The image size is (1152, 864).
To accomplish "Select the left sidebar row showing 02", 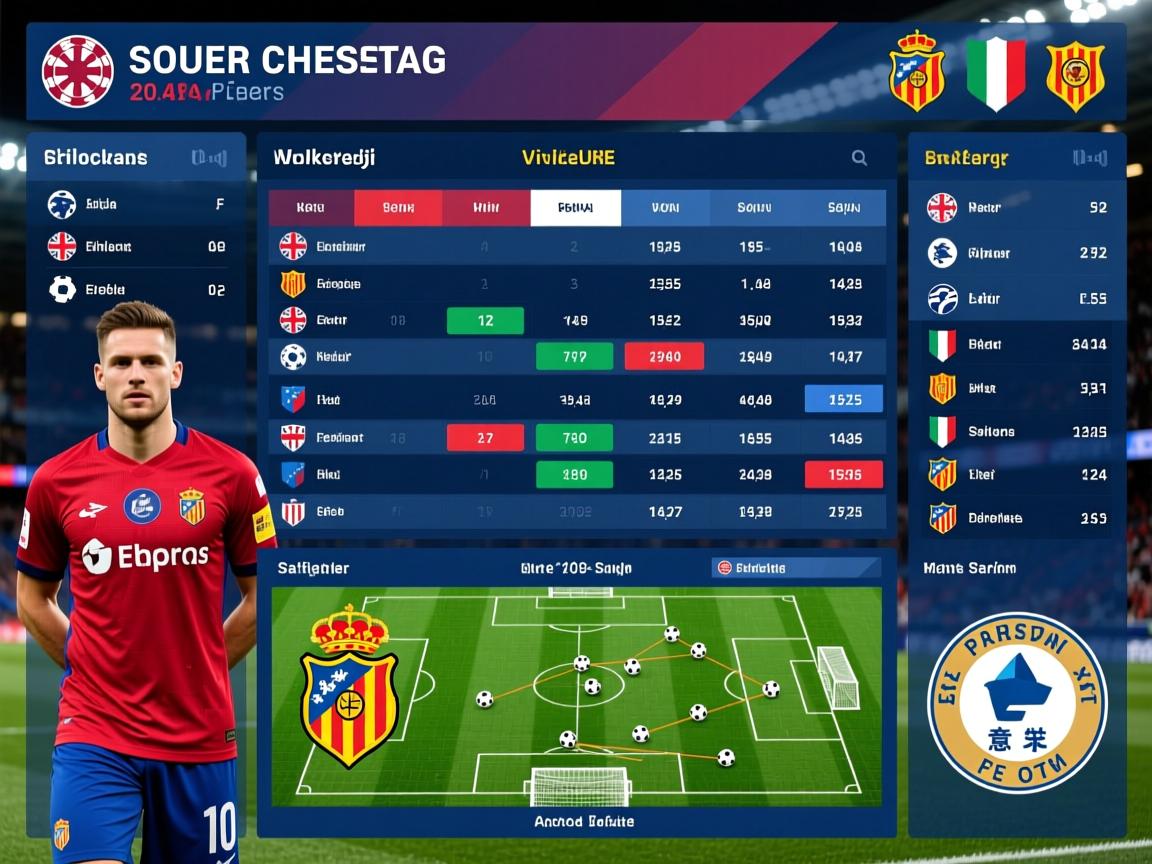I will click(x=136, y=290).
